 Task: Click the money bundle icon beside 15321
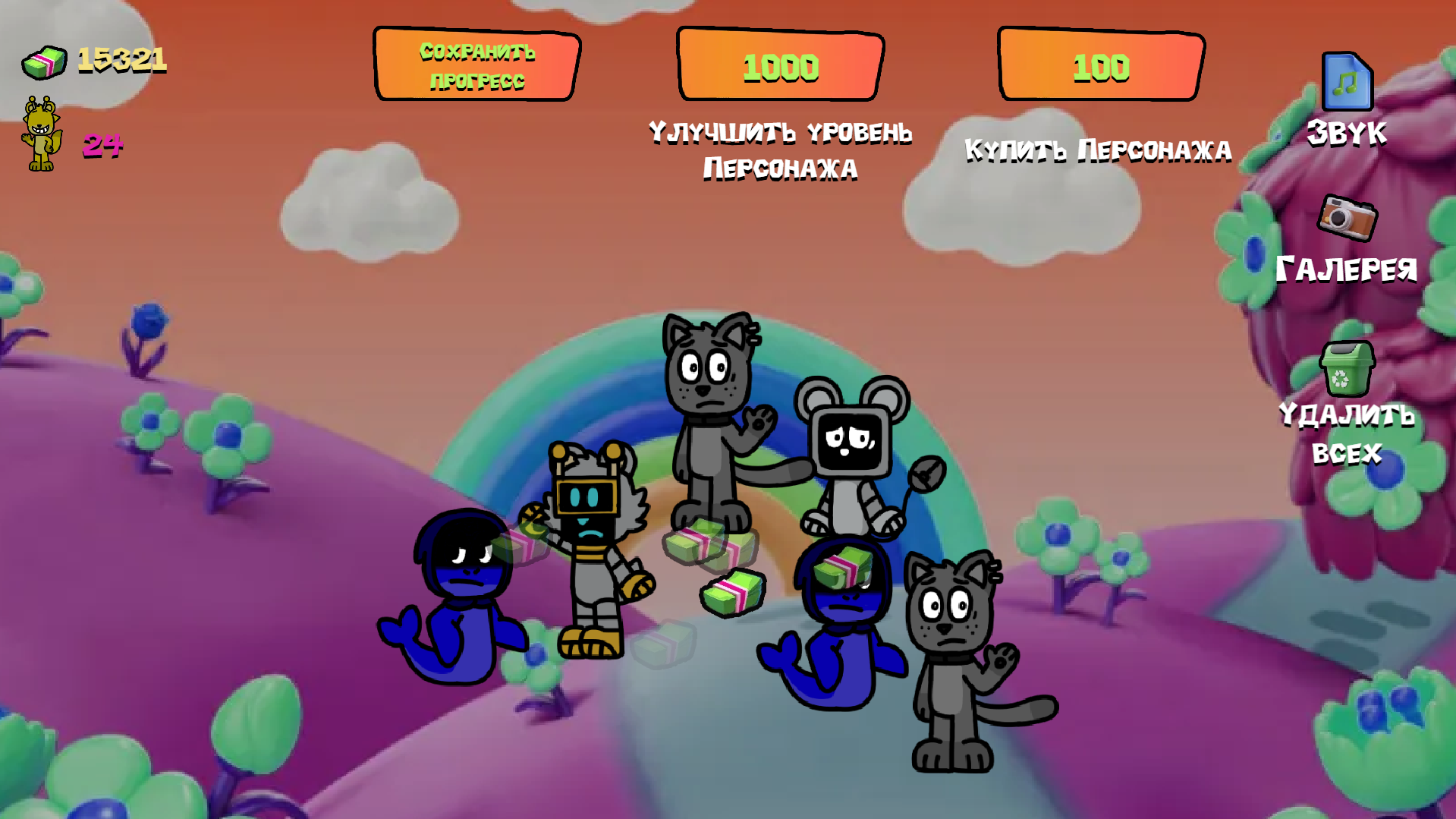point(43,62)
